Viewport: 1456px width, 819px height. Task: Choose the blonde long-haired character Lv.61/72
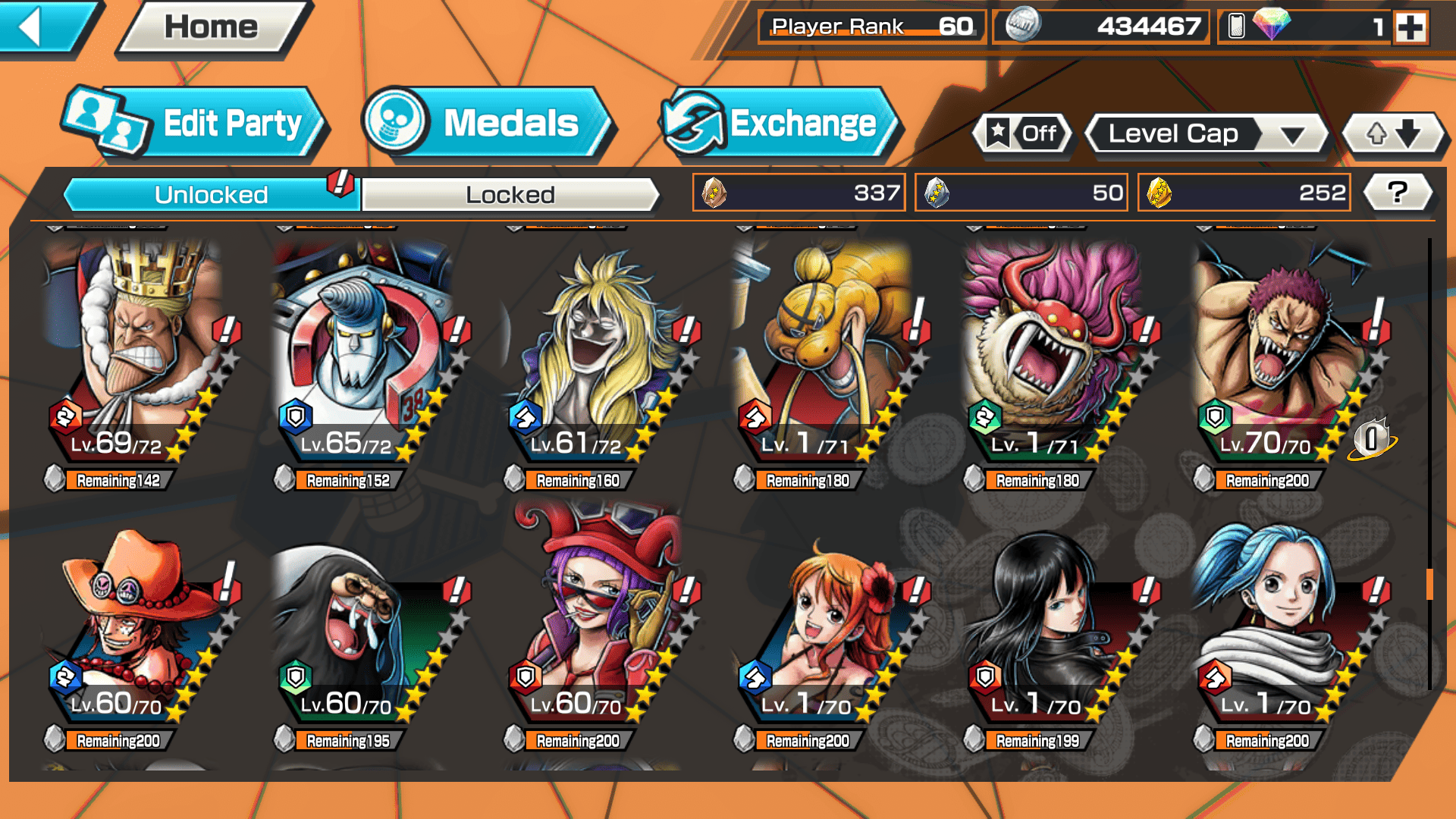click(595, 356)
